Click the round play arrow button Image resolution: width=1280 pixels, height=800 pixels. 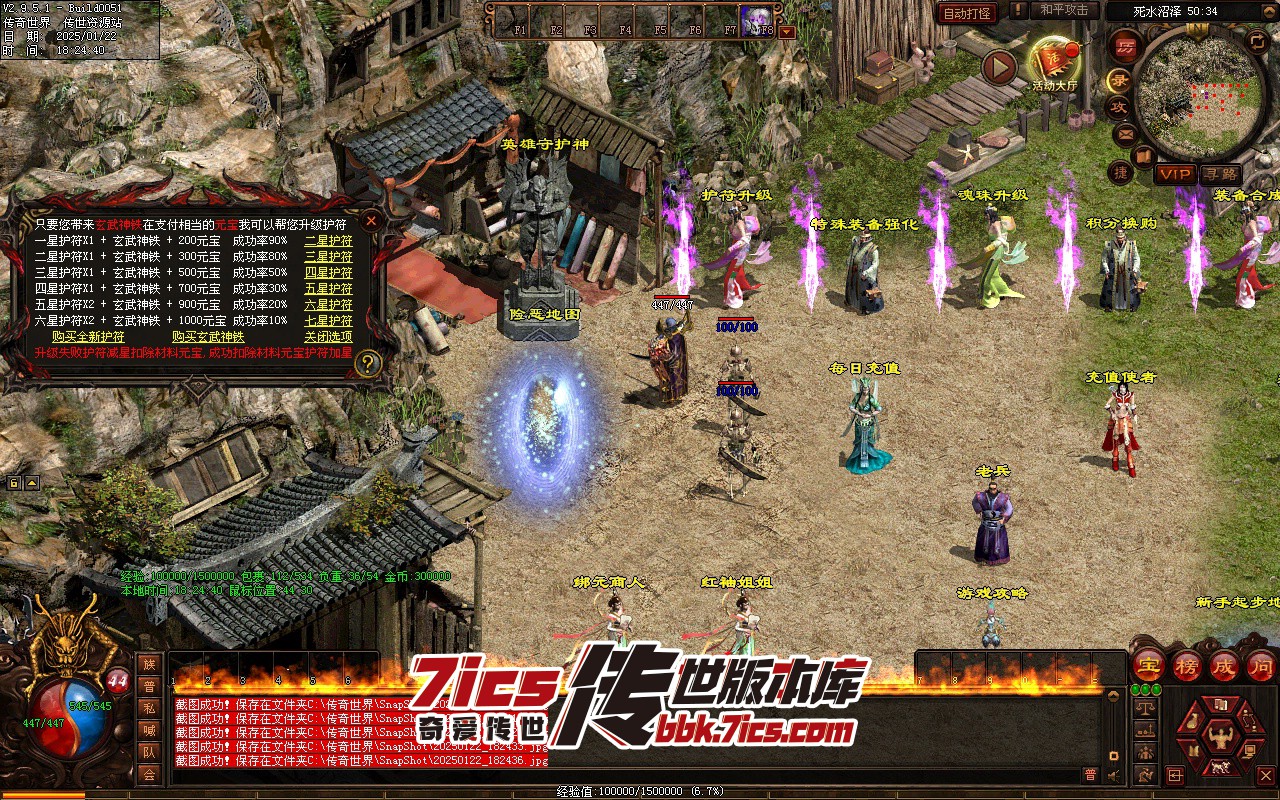tap(999, 67)
